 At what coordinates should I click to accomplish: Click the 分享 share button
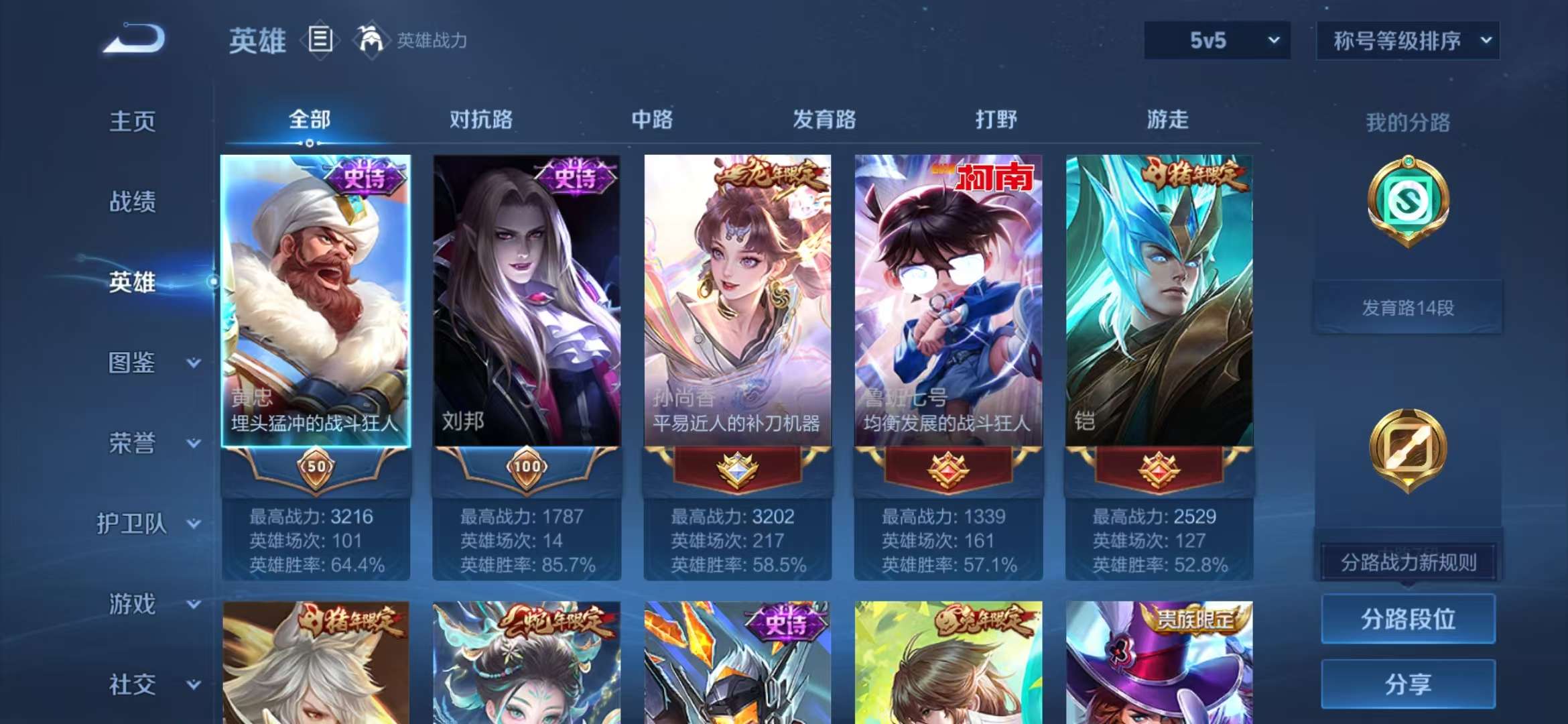(1407, 685)
